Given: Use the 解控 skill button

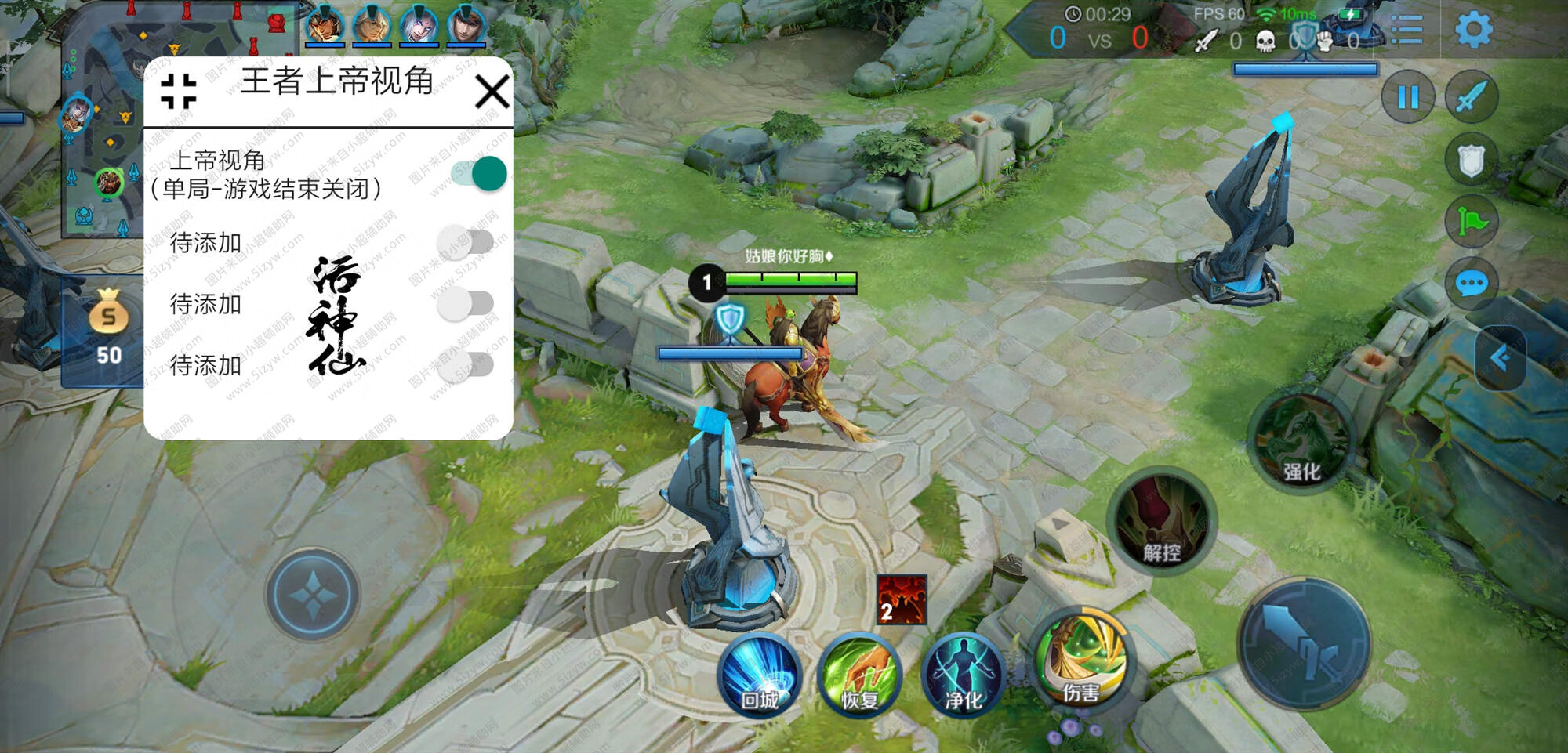Looking at the screenshot, I should (x=1162, y=521).
